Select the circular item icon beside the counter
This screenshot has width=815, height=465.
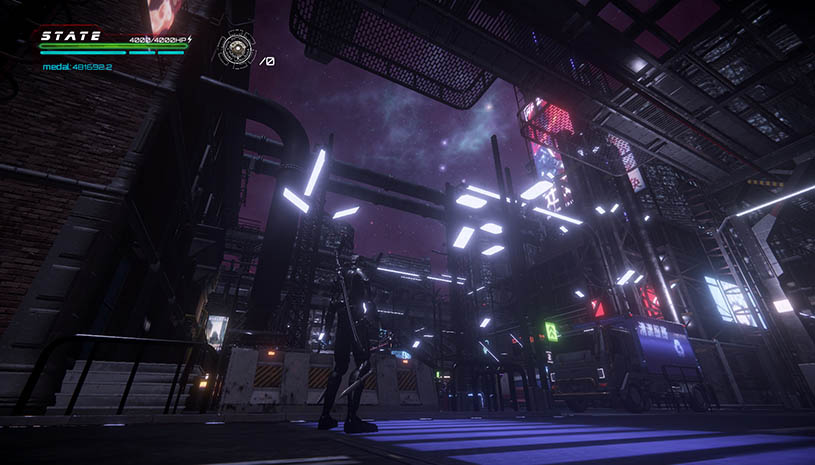coord(237,47)
